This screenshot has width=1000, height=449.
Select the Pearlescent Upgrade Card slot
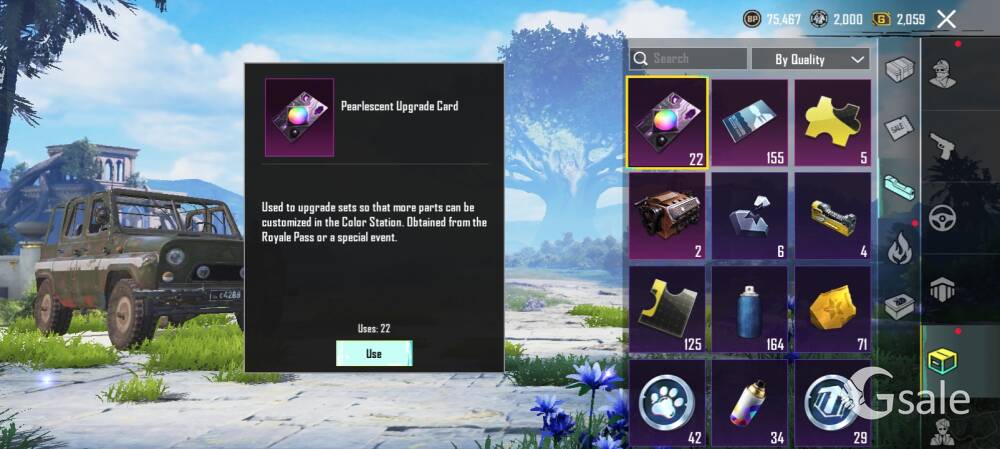pos(668,123)
